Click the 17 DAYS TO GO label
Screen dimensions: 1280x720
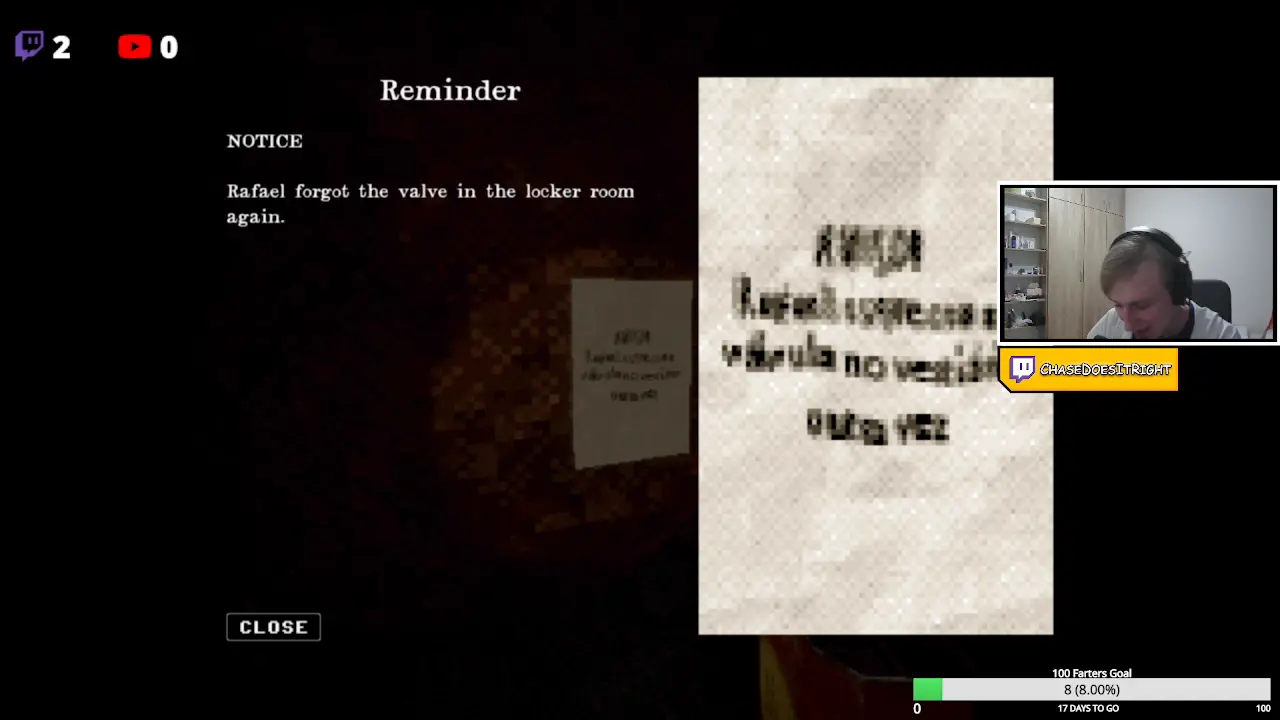(1087, 708)
